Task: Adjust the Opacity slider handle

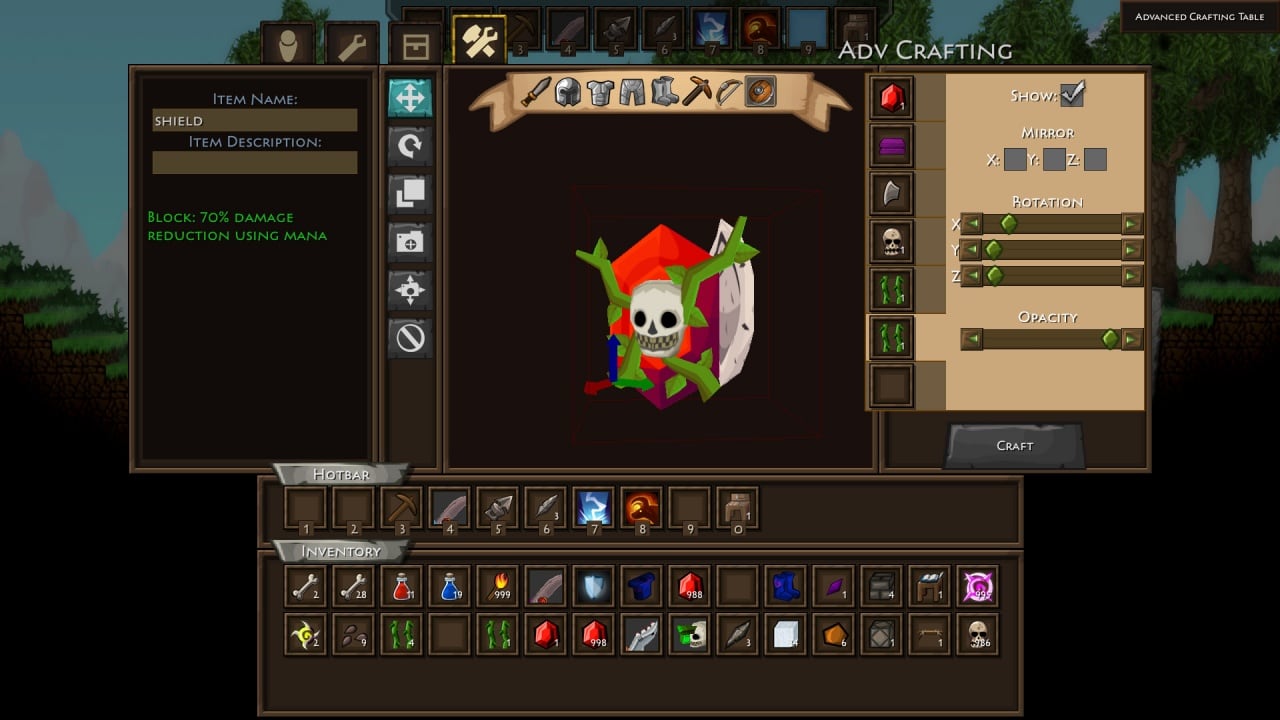Action: [1110, 340]
